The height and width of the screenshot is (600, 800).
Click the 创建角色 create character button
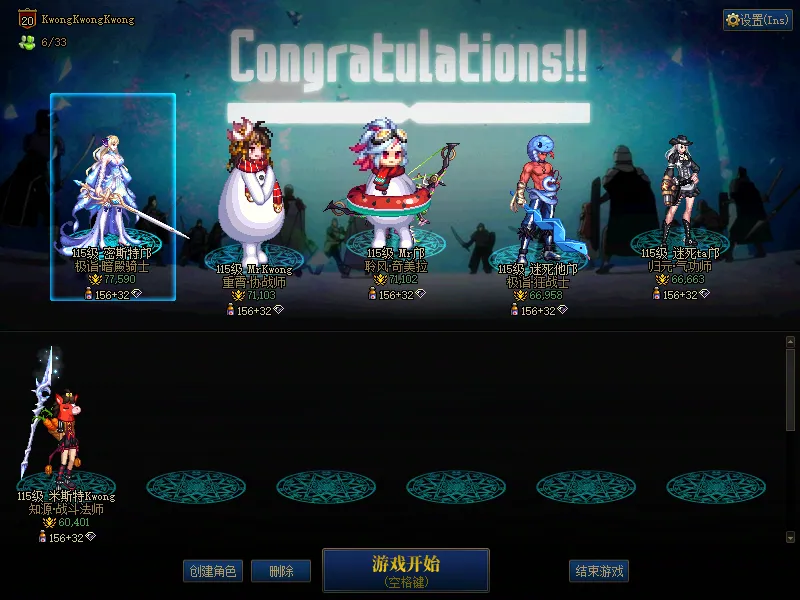click(x=212, y=571)
